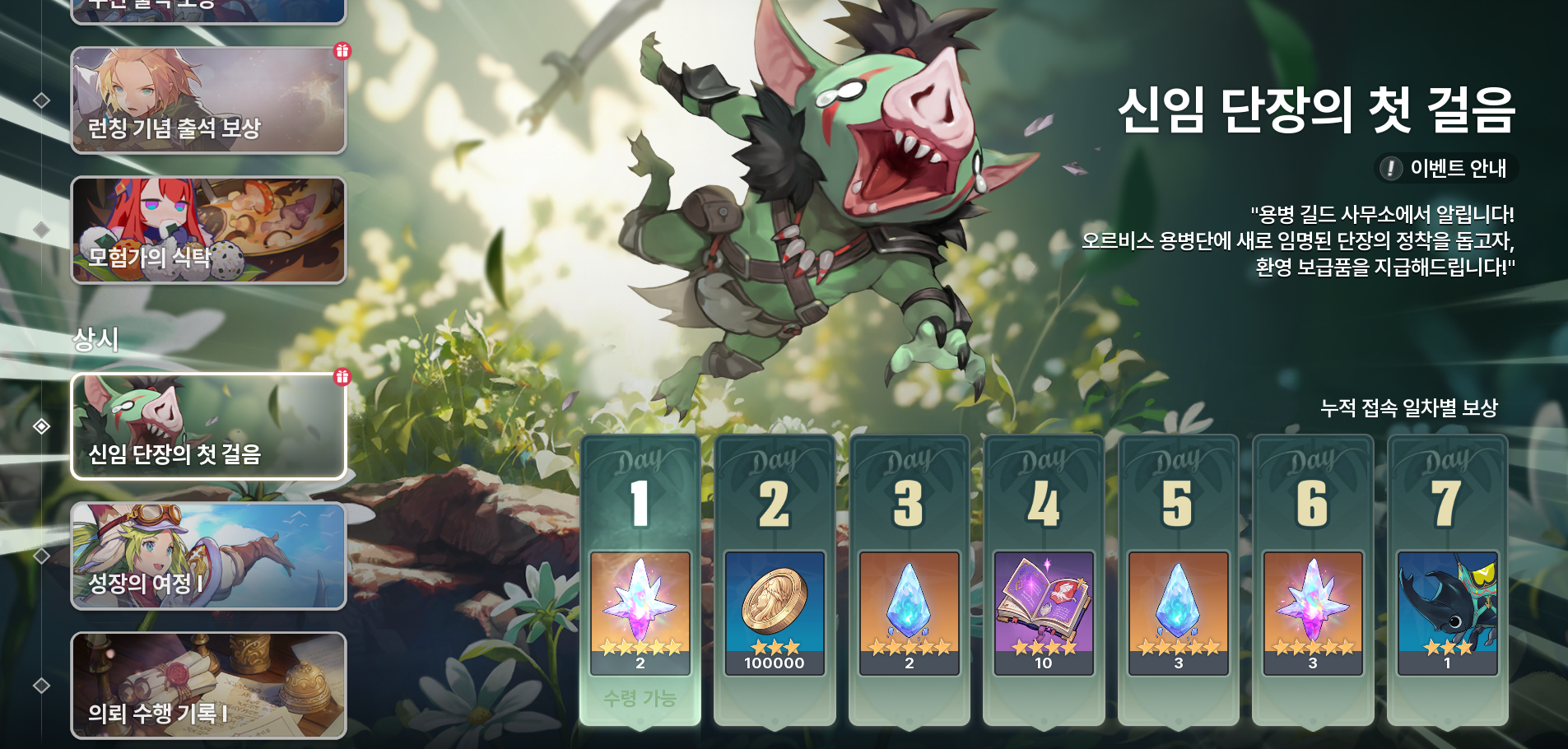This screenshot has height=749, width=1568.
Task: Open the partially visible top event banner
Action: pyautogui.click(x=208, y=10)
